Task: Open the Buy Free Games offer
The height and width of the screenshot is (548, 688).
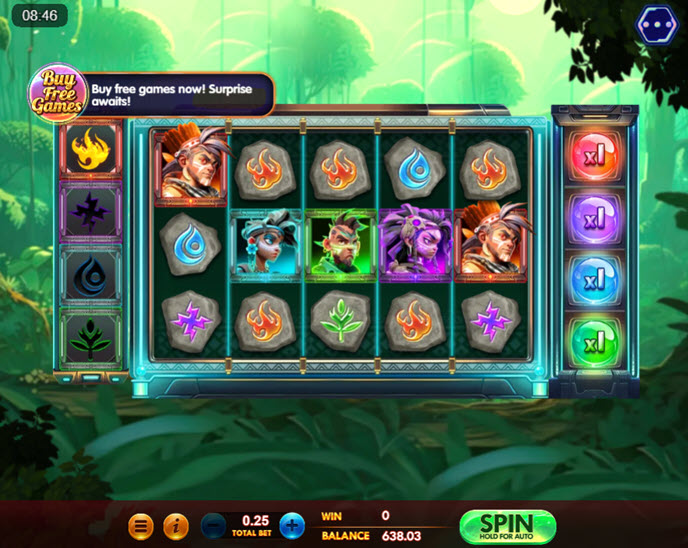Action: [56, 93]
